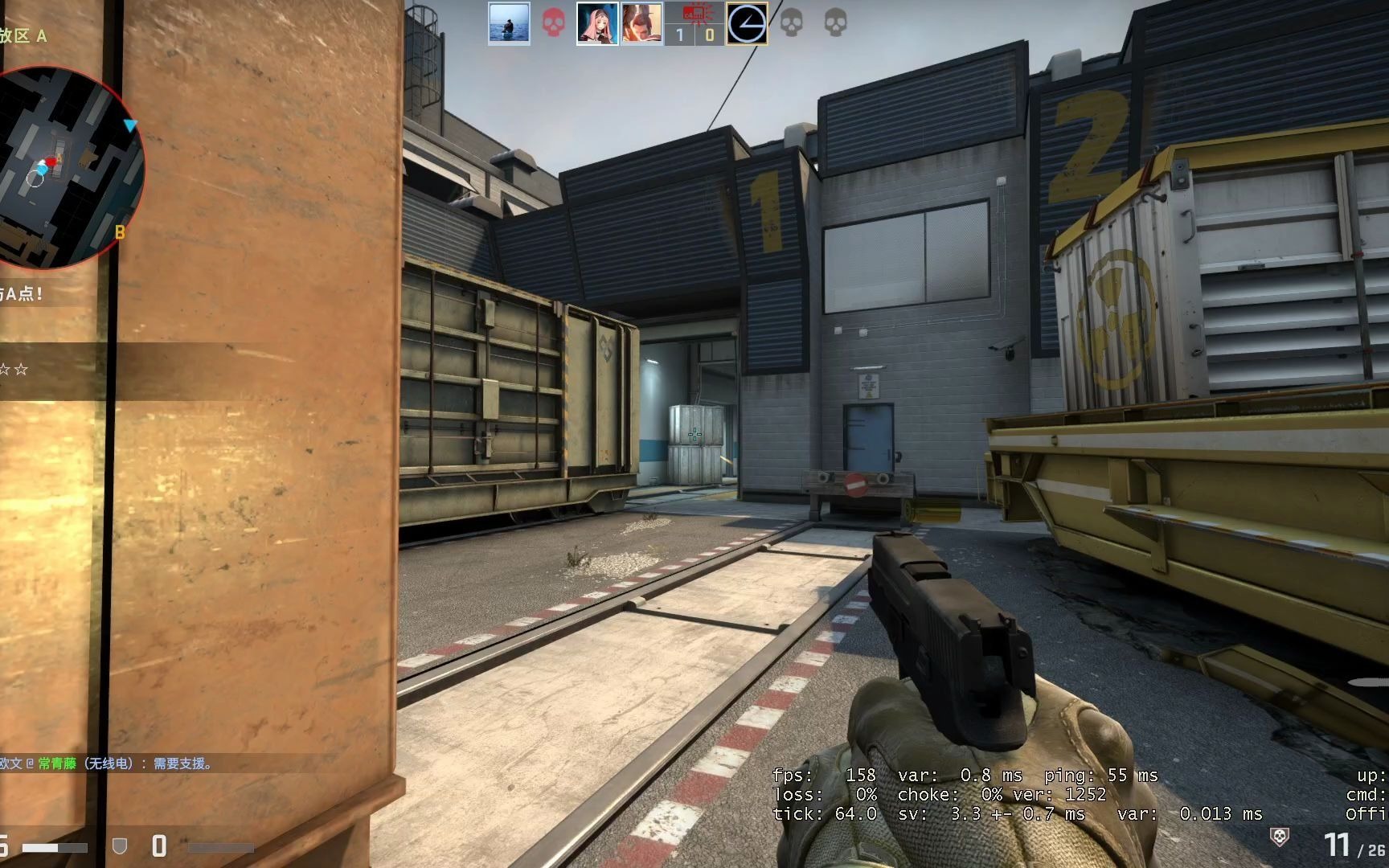Click the skull kill-award icon near ammo counter
Image resolution: width=1389 pixels, height=868 pixels.
pos(1279,837)
